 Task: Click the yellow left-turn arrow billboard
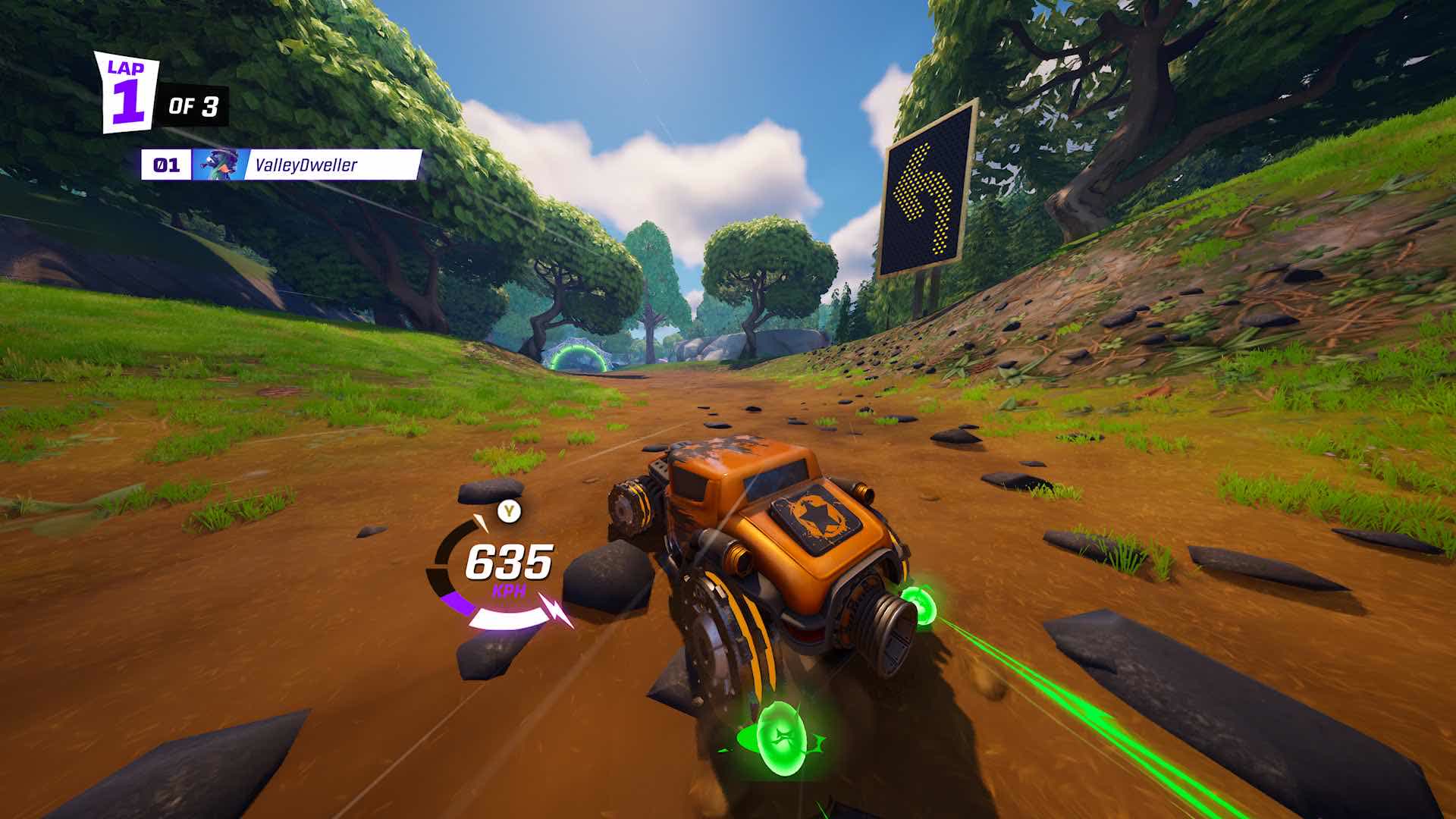(x=927, y=193)
